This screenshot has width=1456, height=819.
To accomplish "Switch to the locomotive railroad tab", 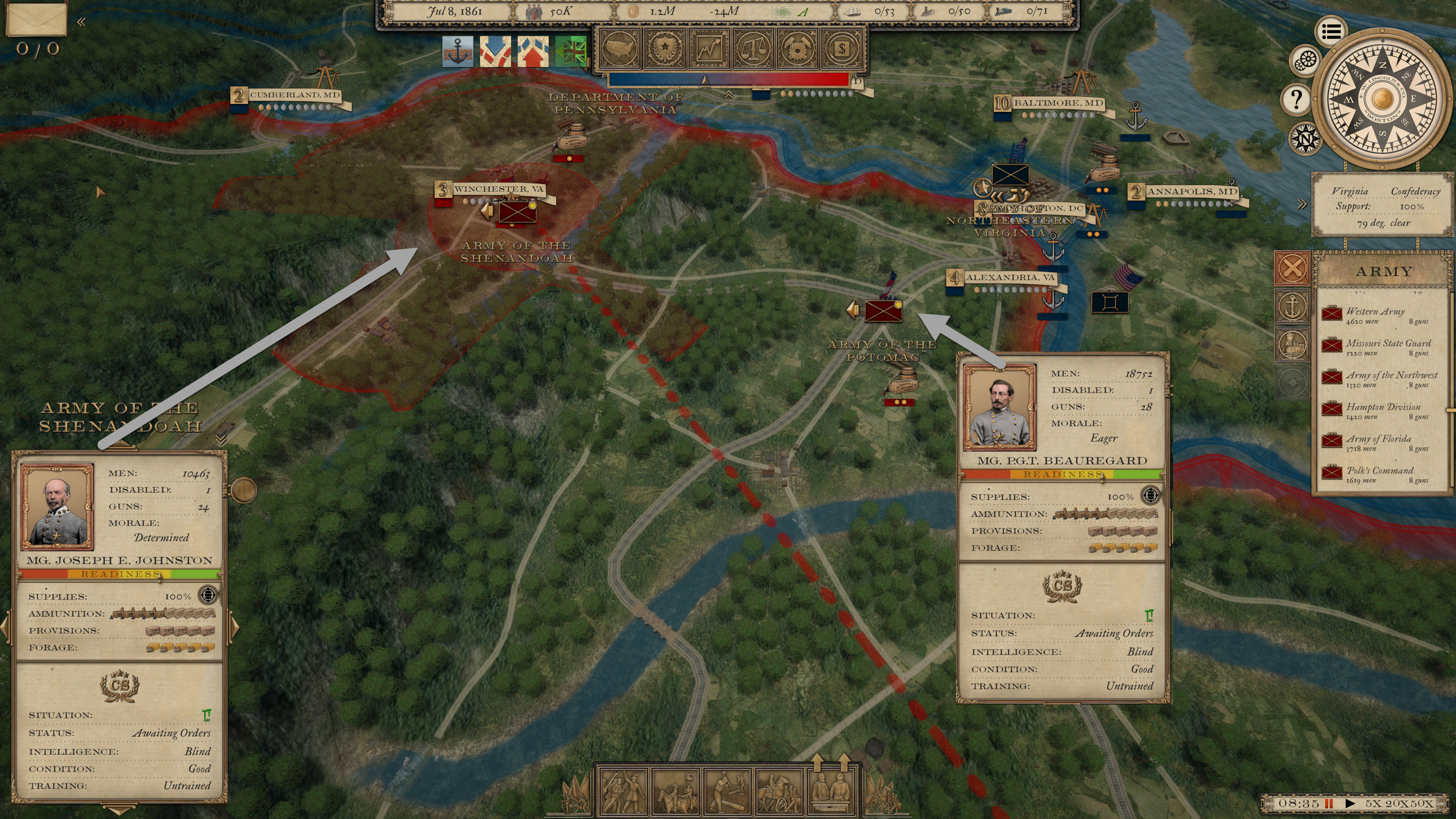I will click(x=1292, y=344).
